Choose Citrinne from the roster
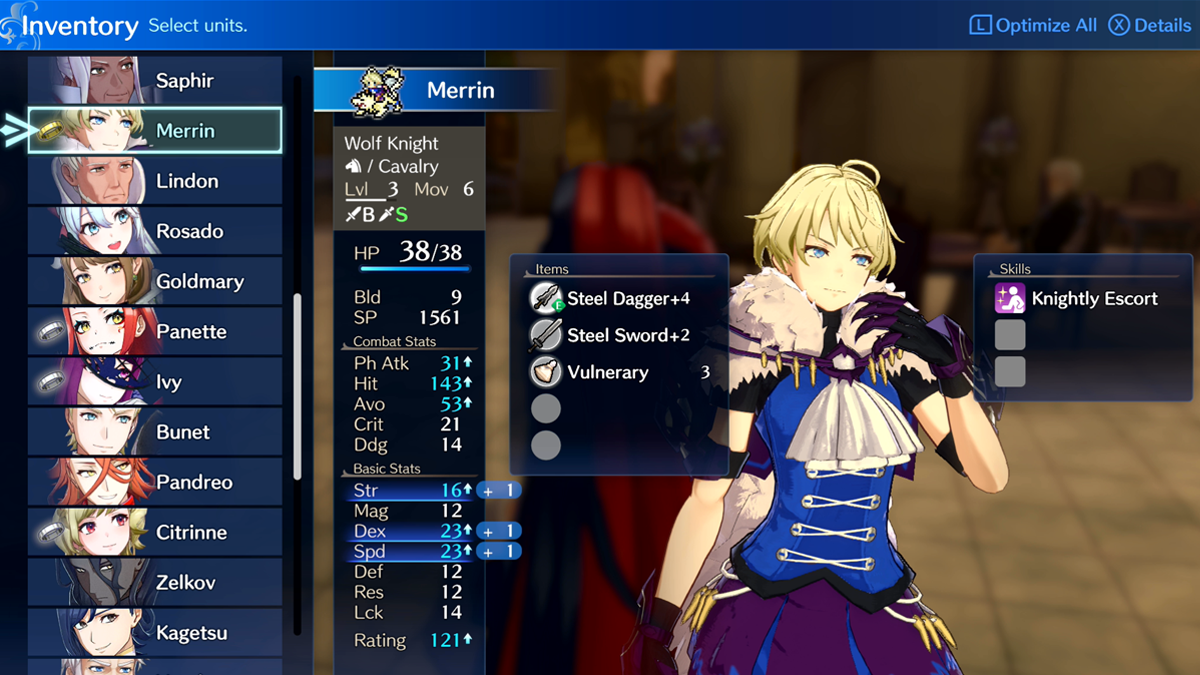This screenshot has height=675, width=1200. (x=155, y=532)
